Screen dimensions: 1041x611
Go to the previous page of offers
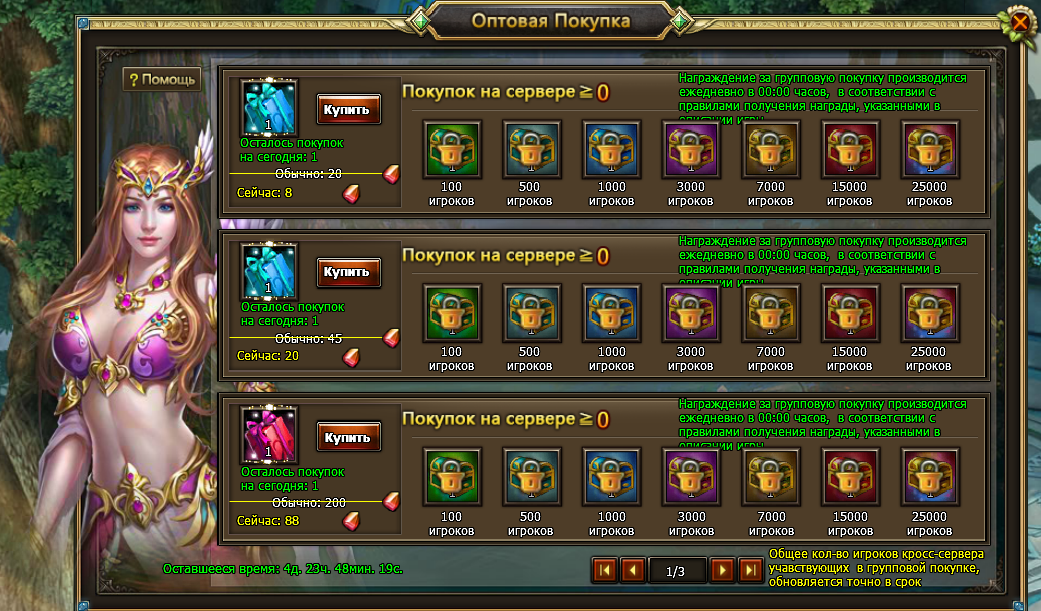click(x=632, y=570)
